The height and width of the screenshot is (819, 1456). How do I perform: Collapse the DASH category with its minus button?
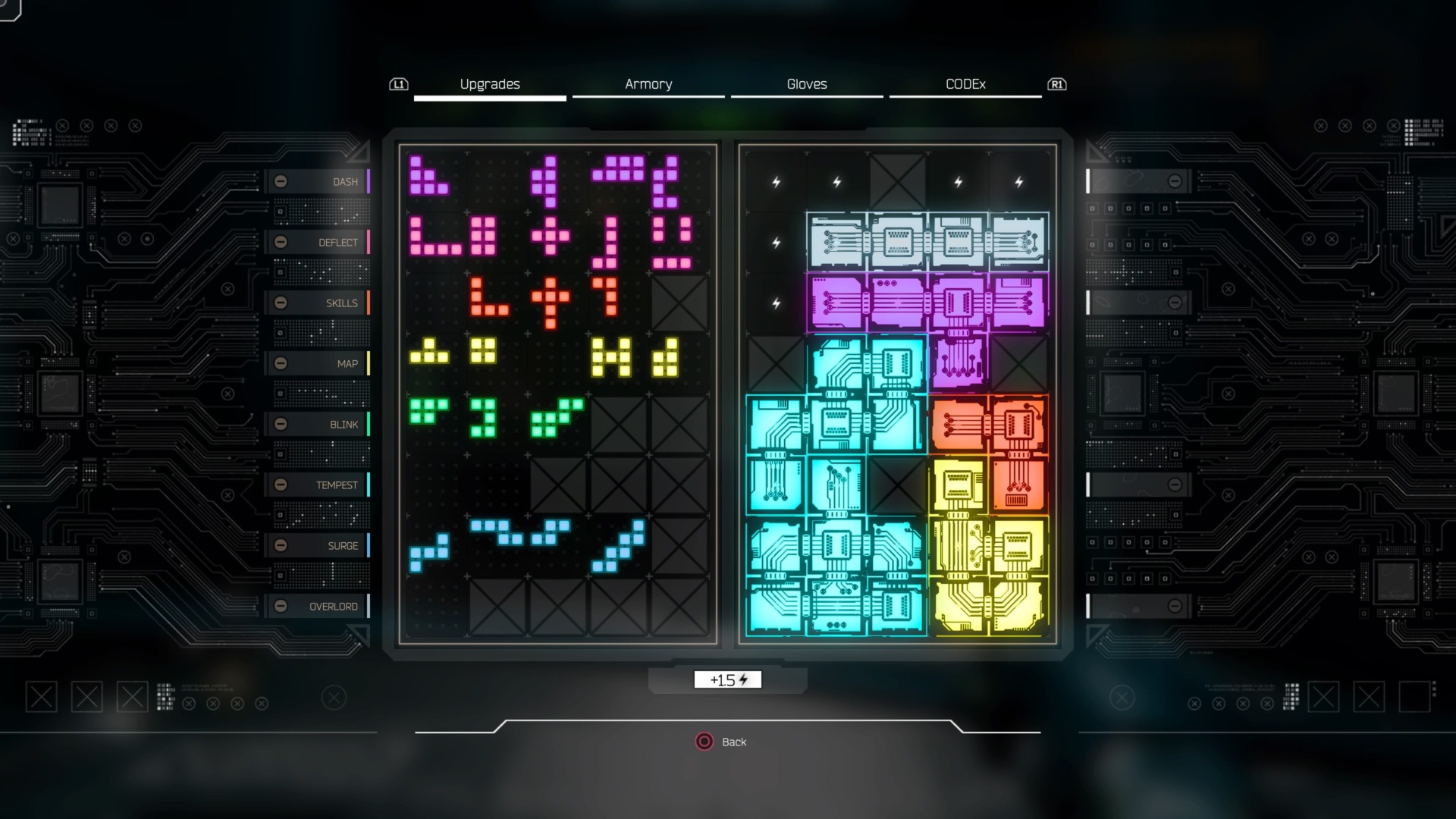283,181
